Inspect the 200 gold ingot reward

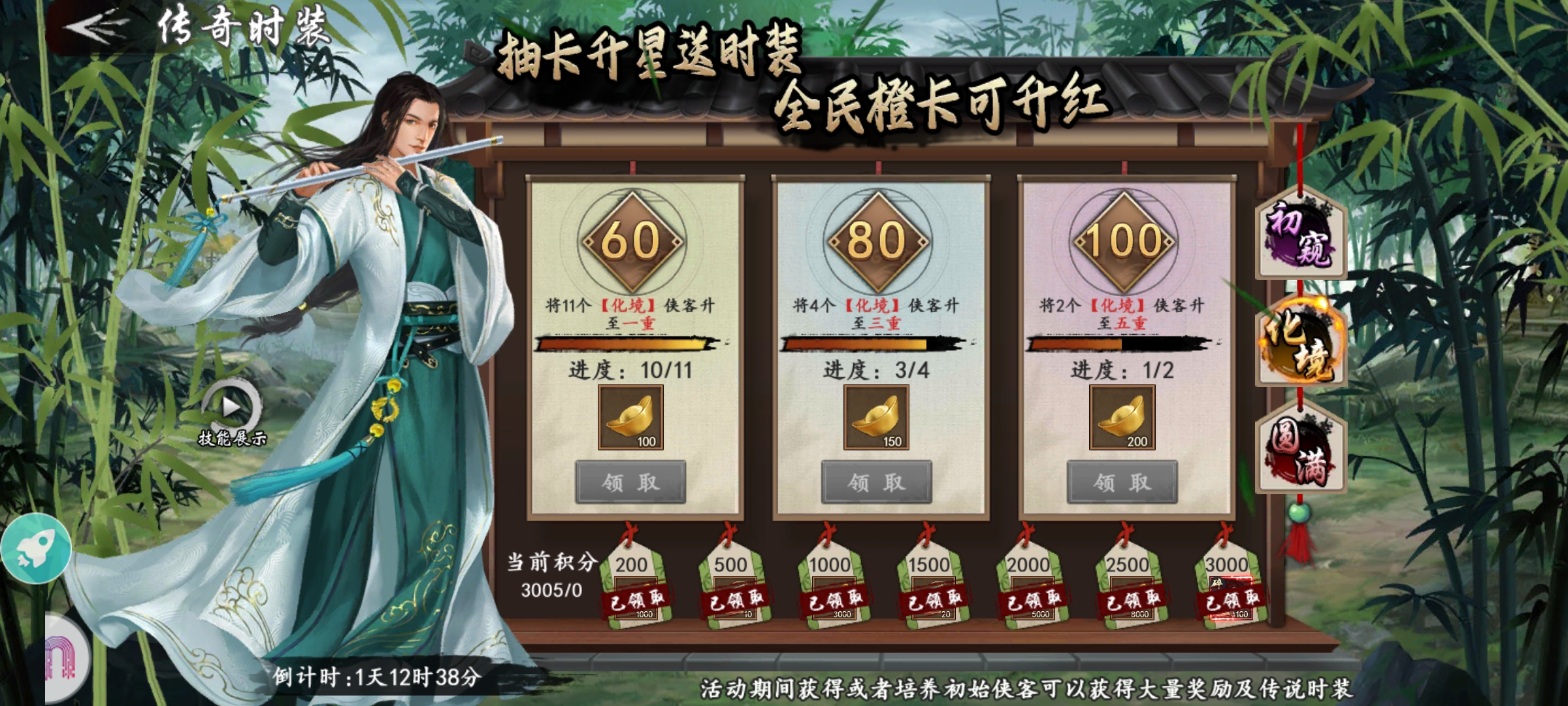click(1122, 418)
